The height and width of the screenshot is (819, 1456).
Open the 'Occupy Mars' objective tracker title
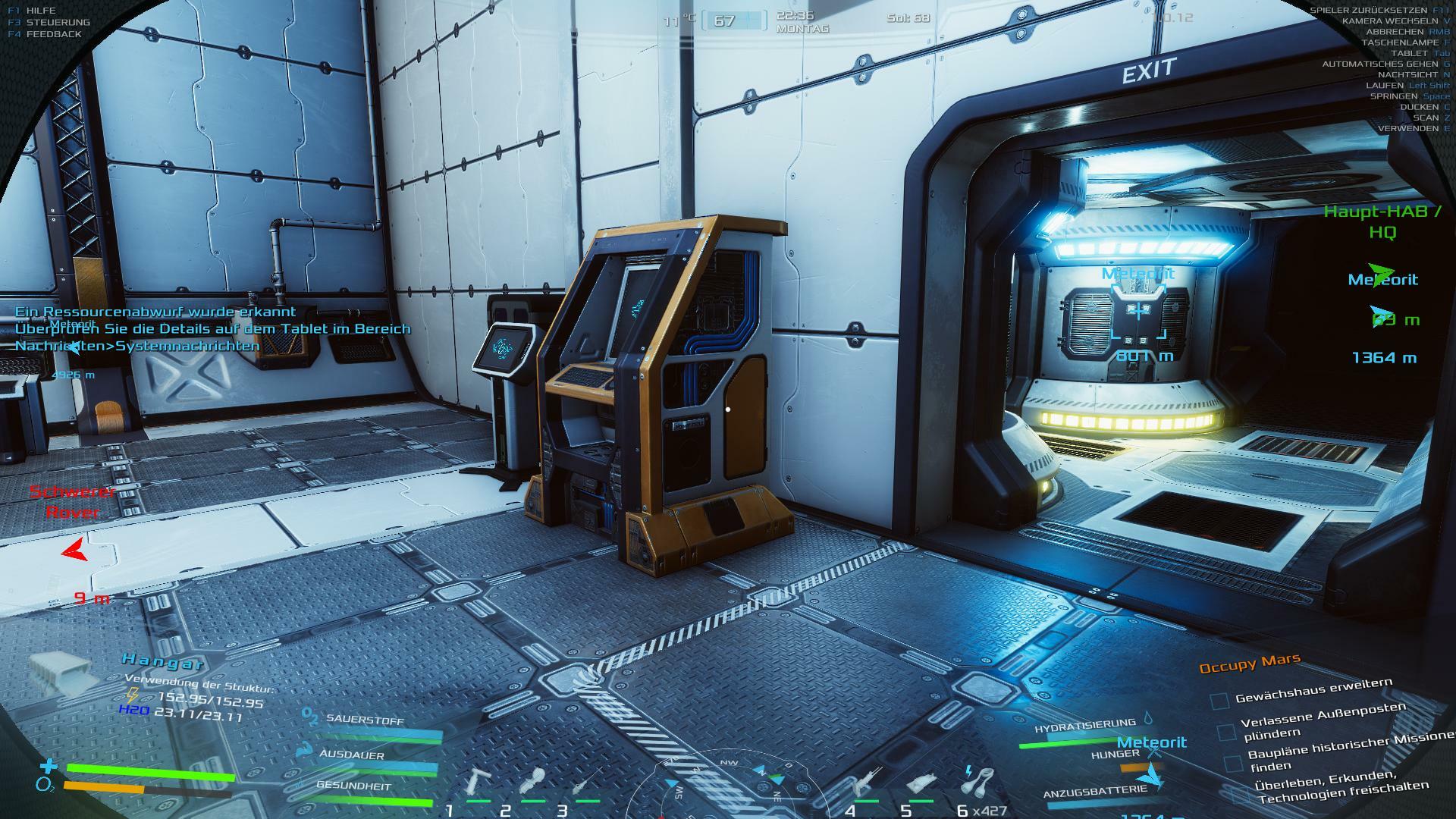(x=1250, y=664)
